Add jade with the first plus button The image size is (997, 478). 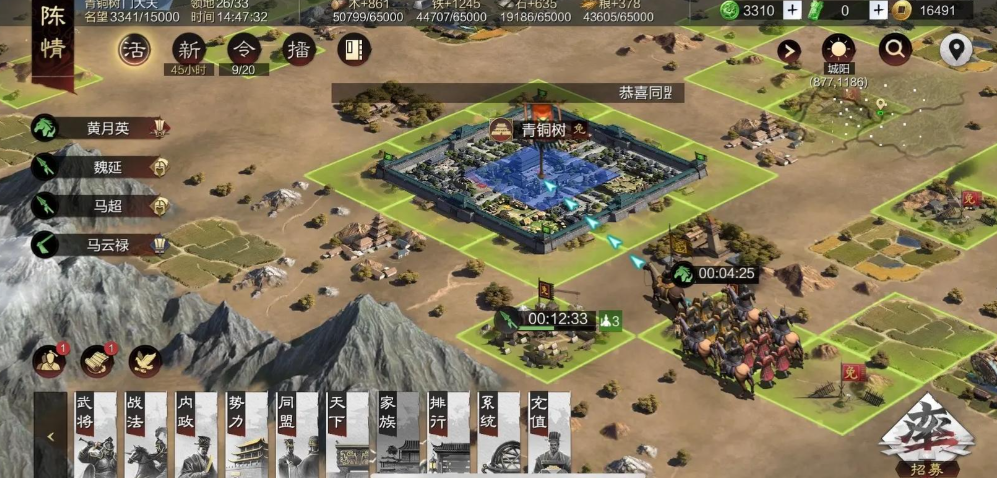[x=792, y=10]
